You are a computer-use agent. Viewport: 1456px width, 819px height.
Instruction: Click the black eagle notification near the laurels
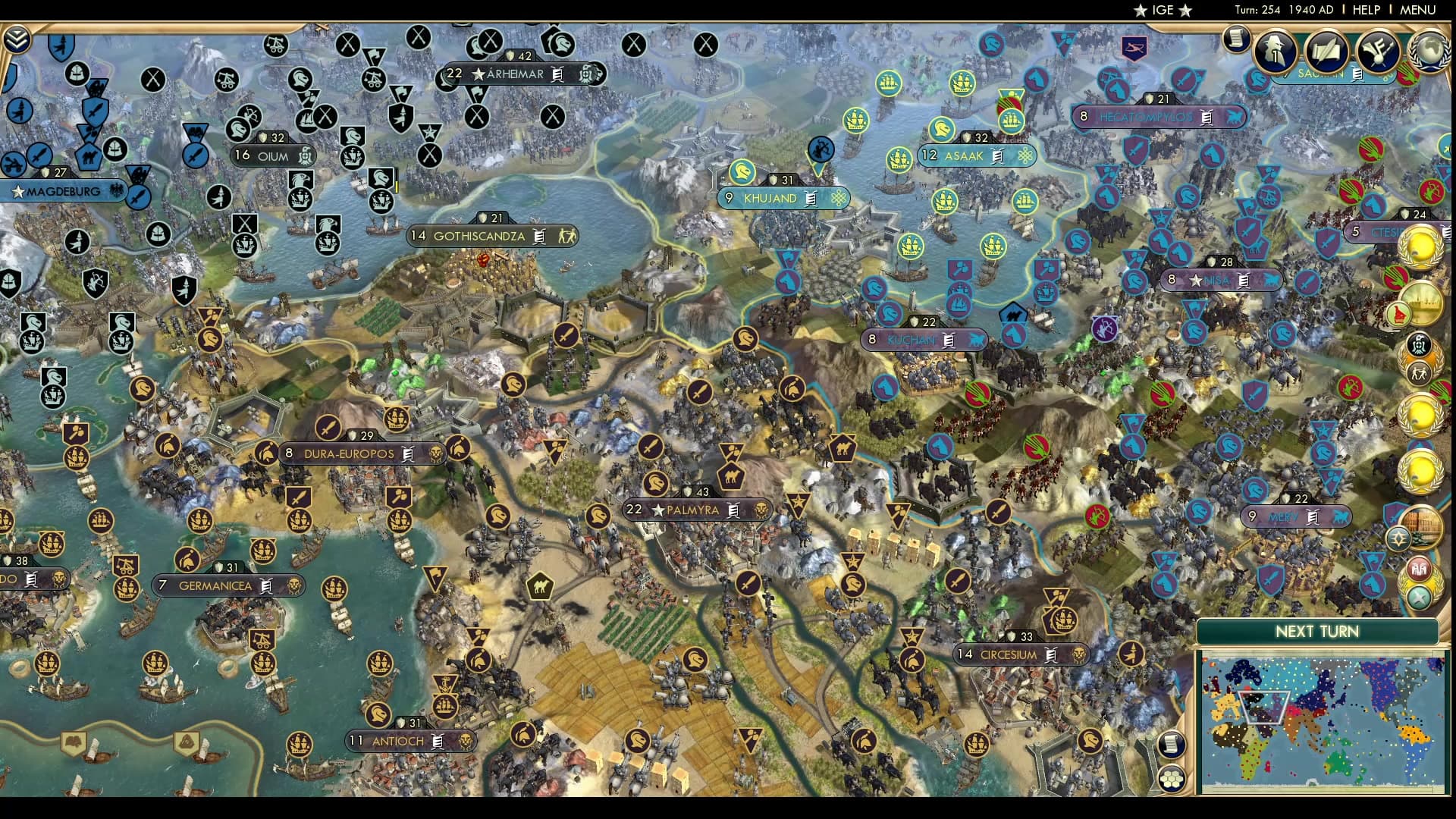[1420, 346]
